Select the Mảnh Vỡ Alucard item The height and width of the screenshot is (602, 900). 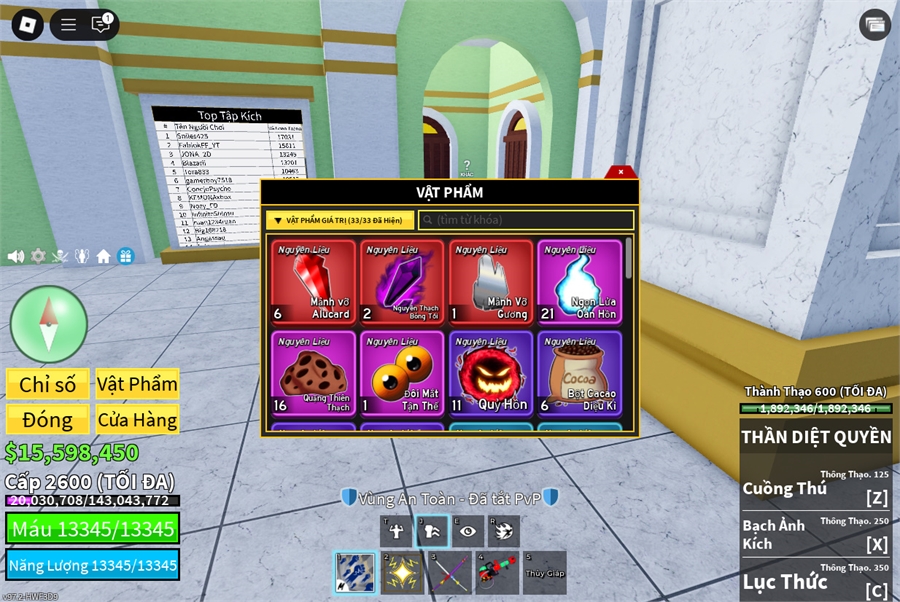(x=314, y=283)
